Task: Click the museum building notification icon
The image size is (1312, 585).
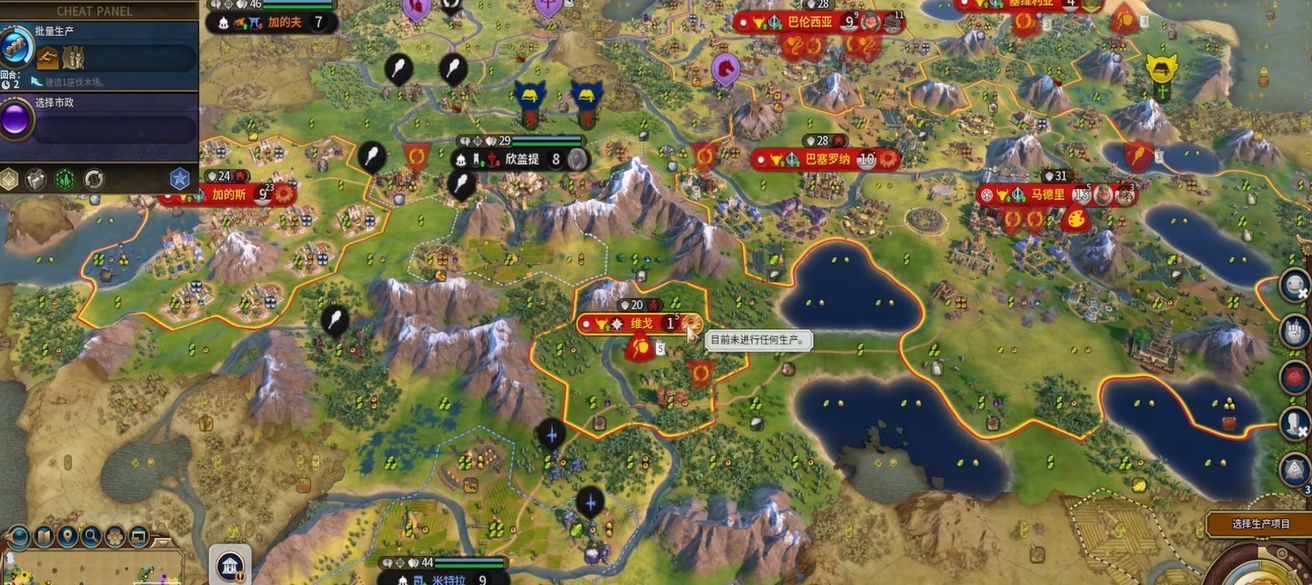Action: pyautogui.click(x=231, y=564)
